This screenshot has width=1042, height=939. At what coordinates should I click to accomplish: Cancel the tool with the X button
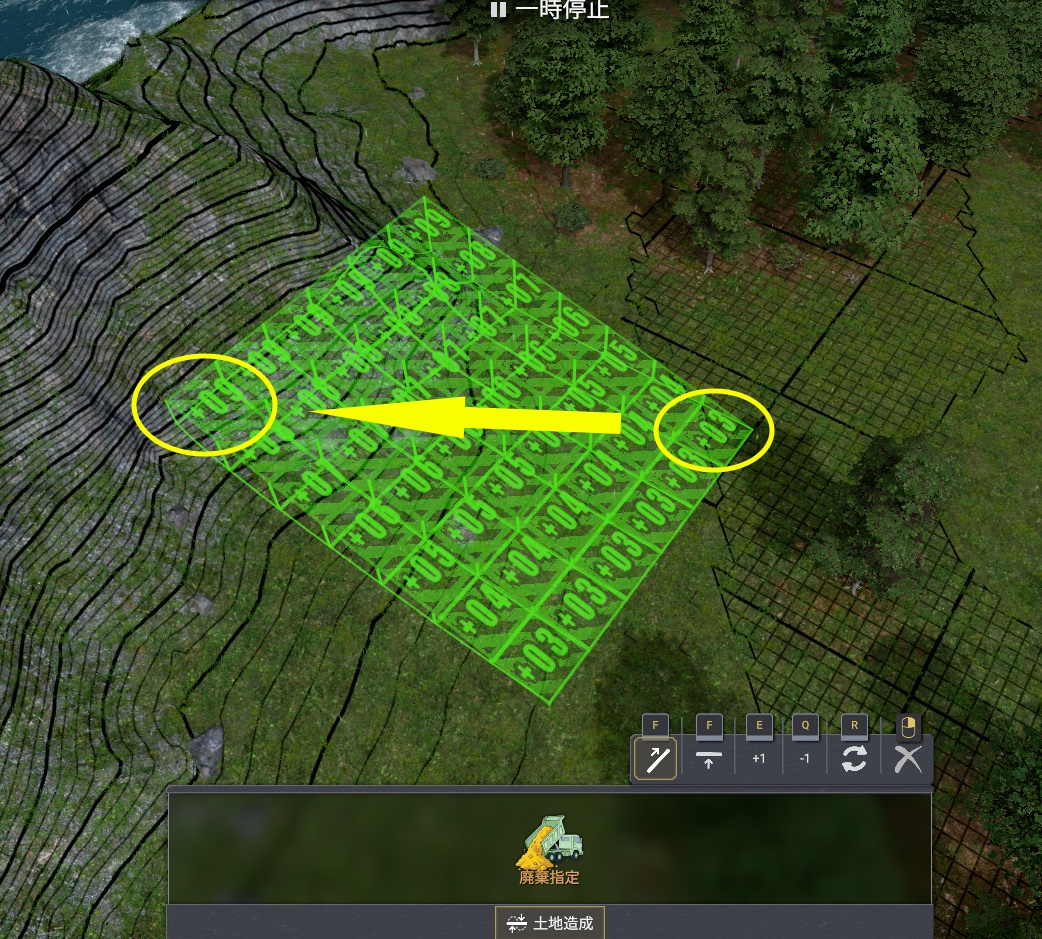(x=908, y=760)
